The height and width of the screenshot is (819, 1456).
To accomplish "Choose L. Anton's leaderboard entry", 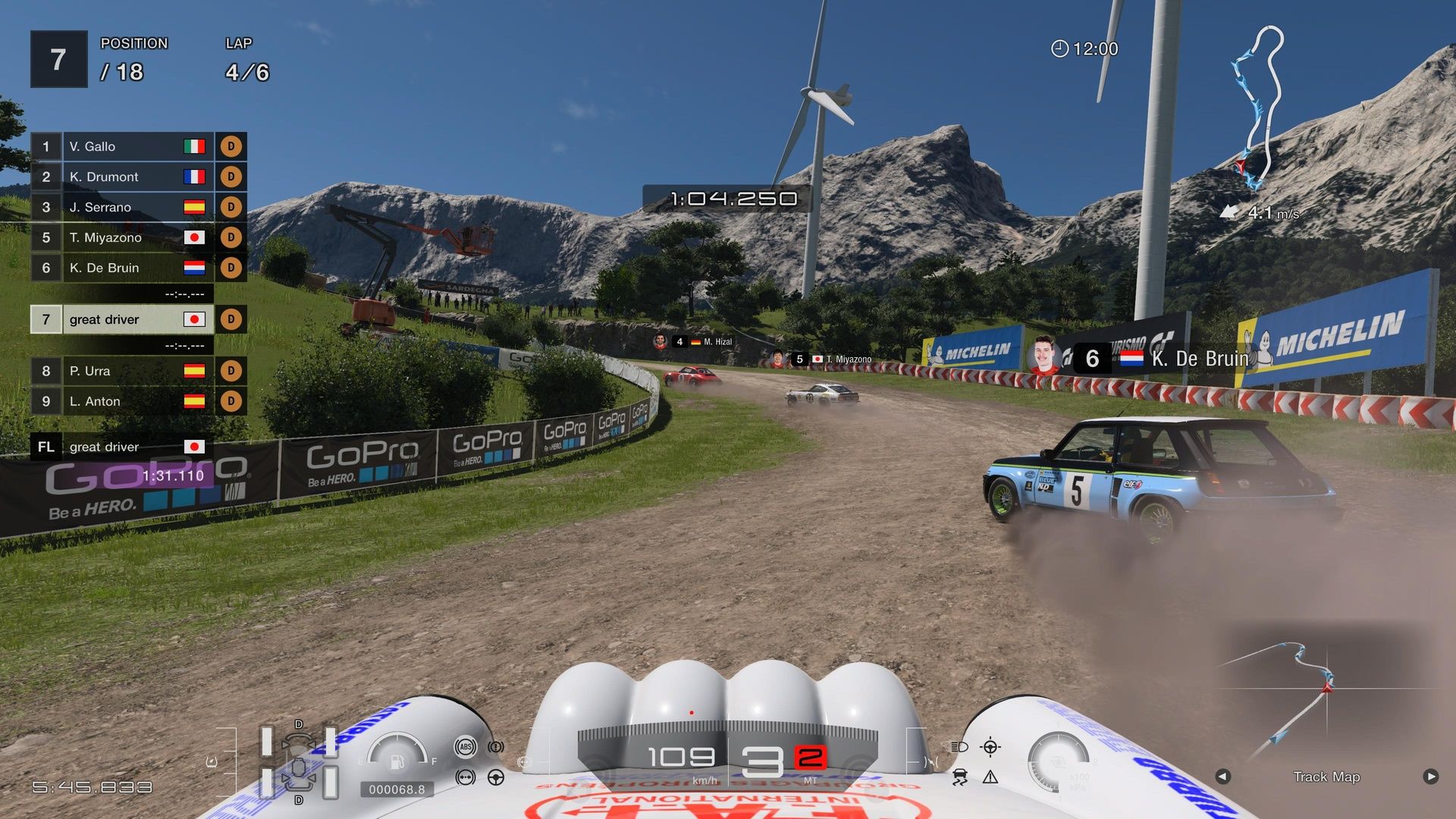I will pyautogui.click(x=123, y=401).
